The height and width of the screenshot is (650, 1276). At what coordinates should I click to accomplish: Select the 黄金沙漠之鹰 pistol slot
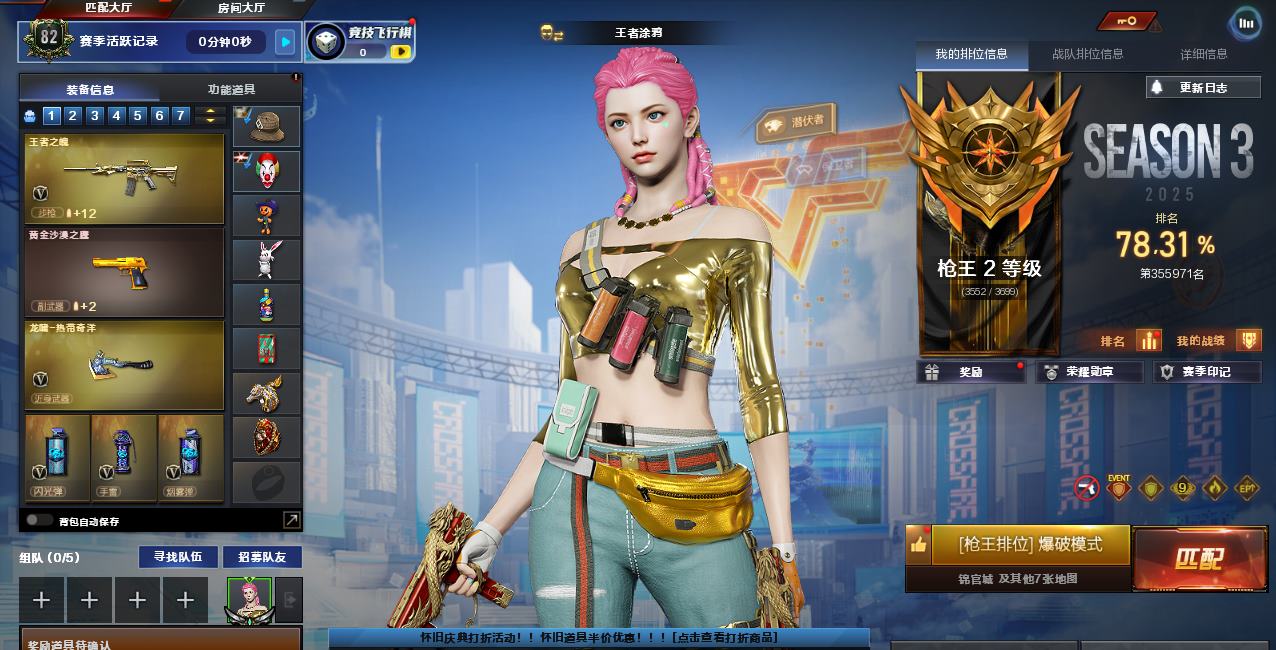pos(125,271)
